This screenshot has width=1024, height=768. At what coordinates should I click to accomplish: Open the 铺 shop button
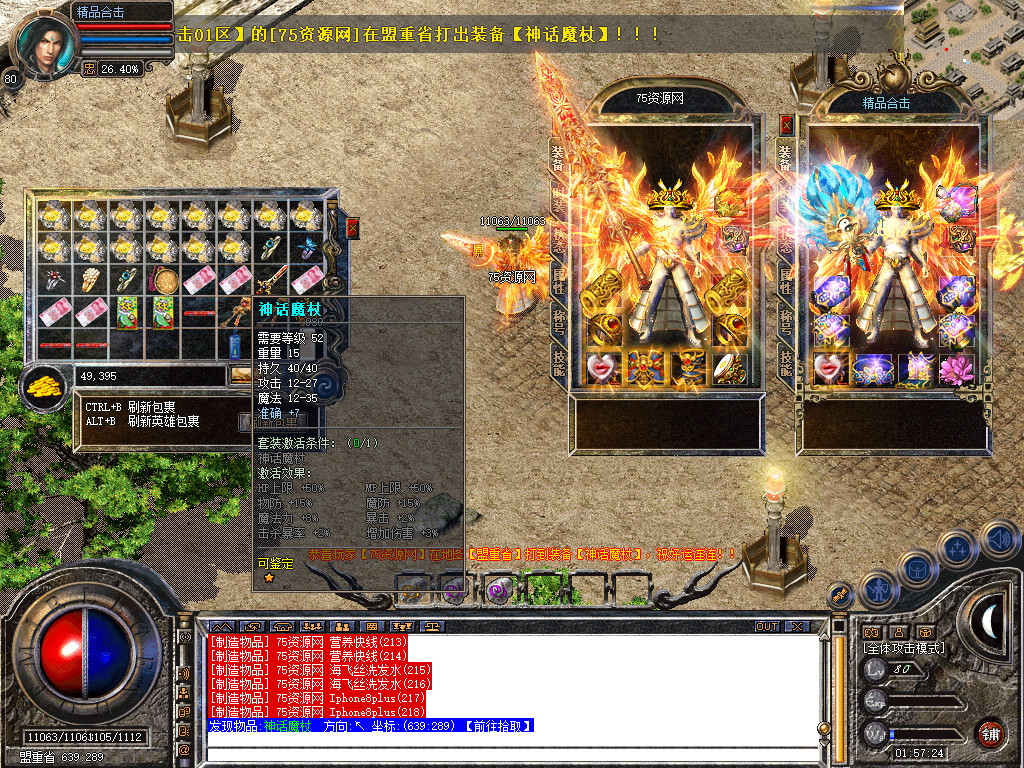pos(991,733)
